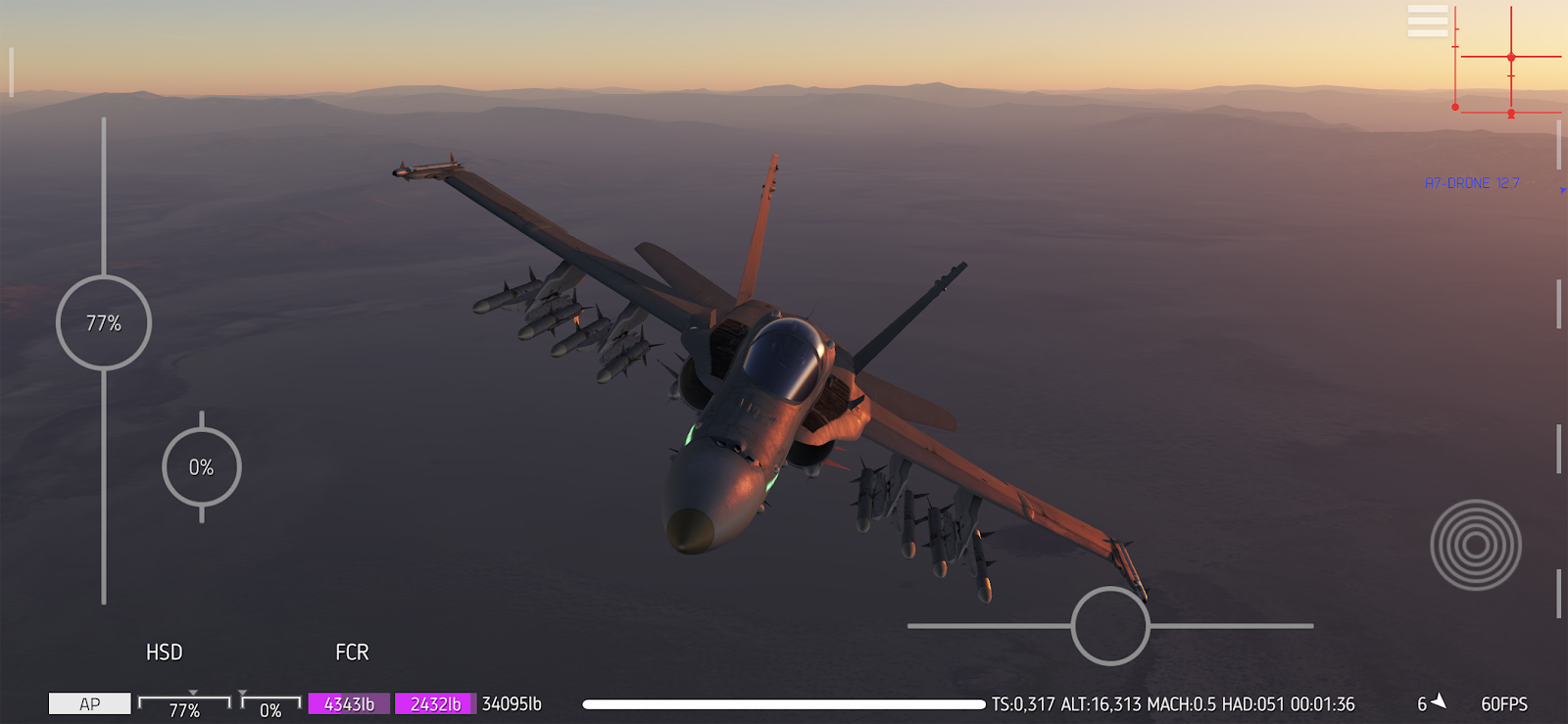Image resolution: width=1568 pixels, height=724 pixels.
Task: Click the white timeline progress bar
Action: click(x=783, y=703)
